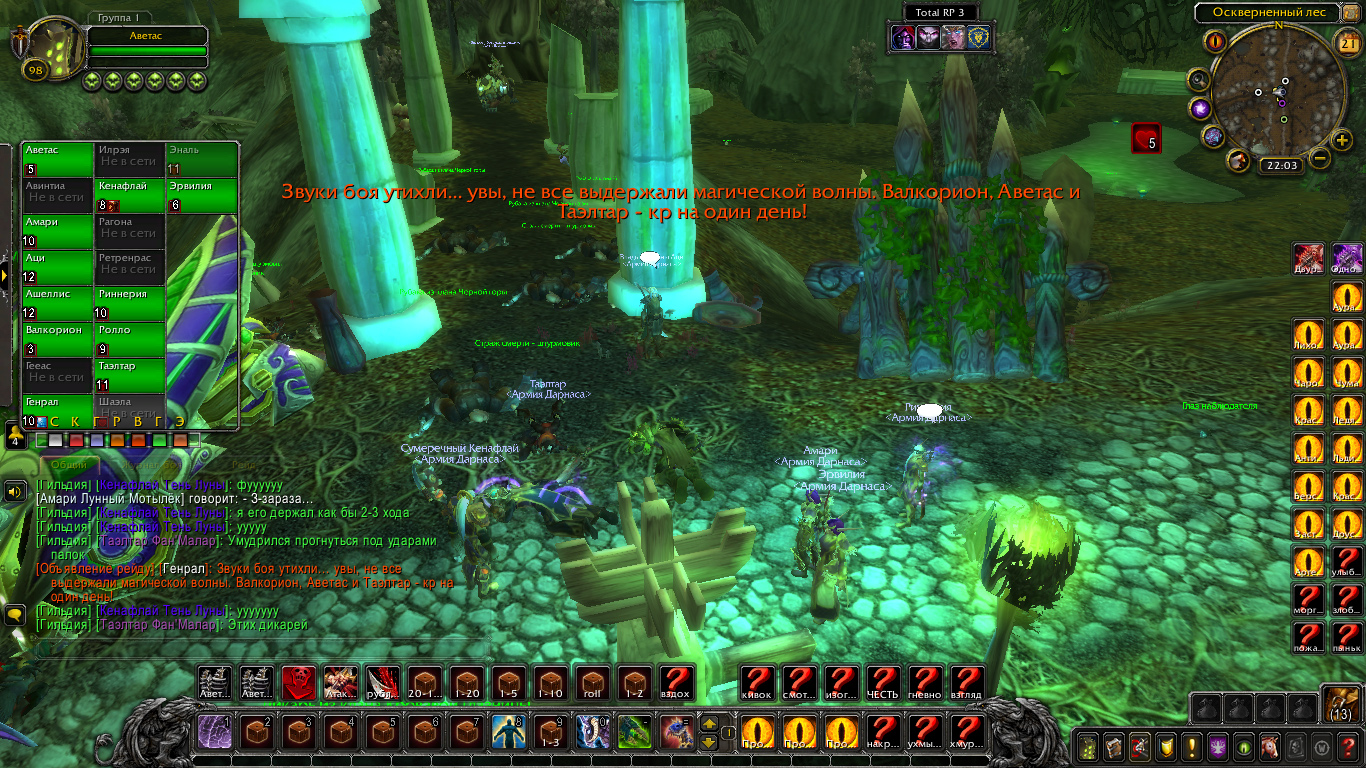Click the '20-1' dice macro button
1366x768 pixels.
pos(425,683)
